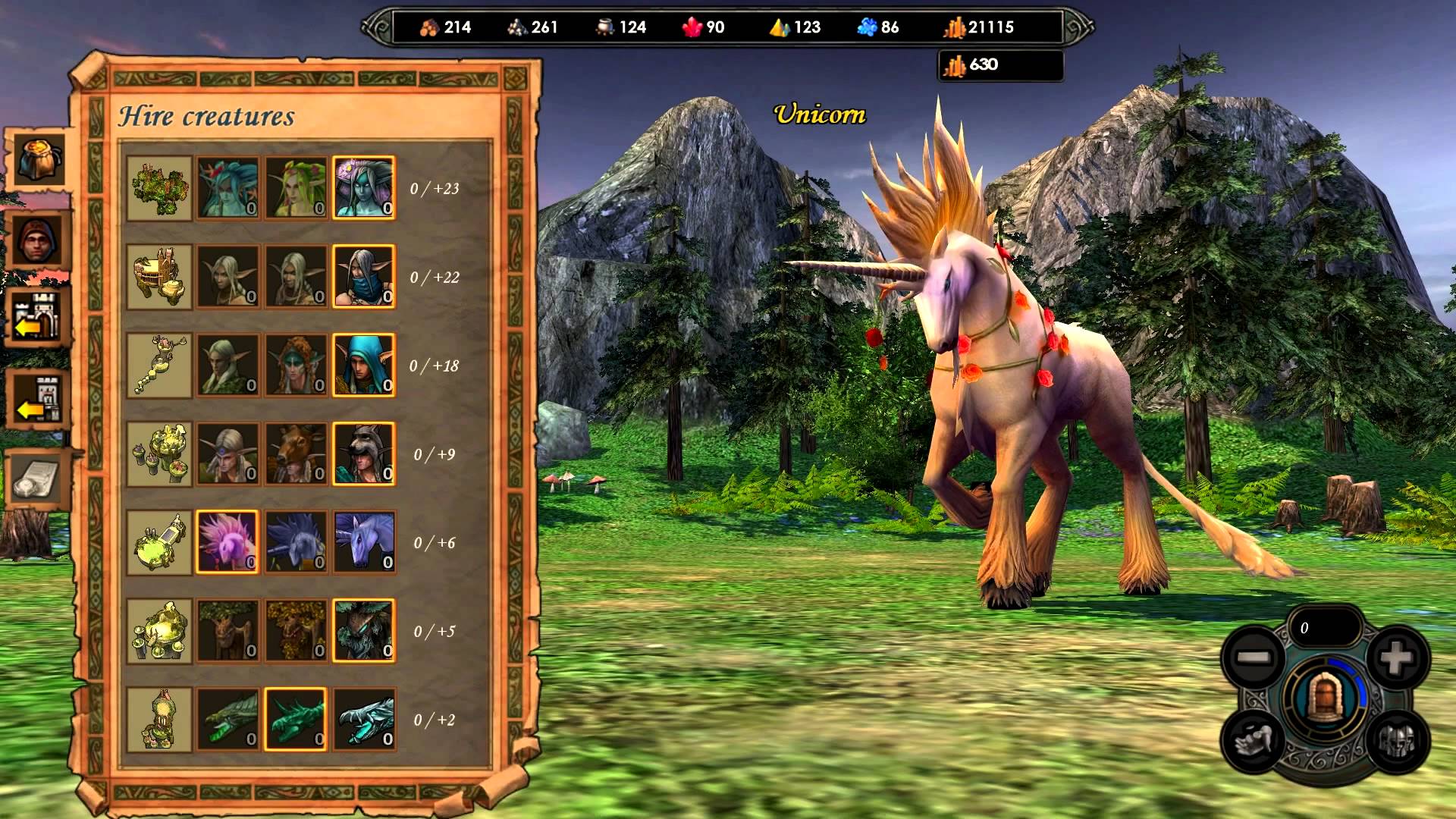Screen dimensions: 1456x819
Task: Pick the blue-hooded druid portrait
Action: tap(364, 365)
